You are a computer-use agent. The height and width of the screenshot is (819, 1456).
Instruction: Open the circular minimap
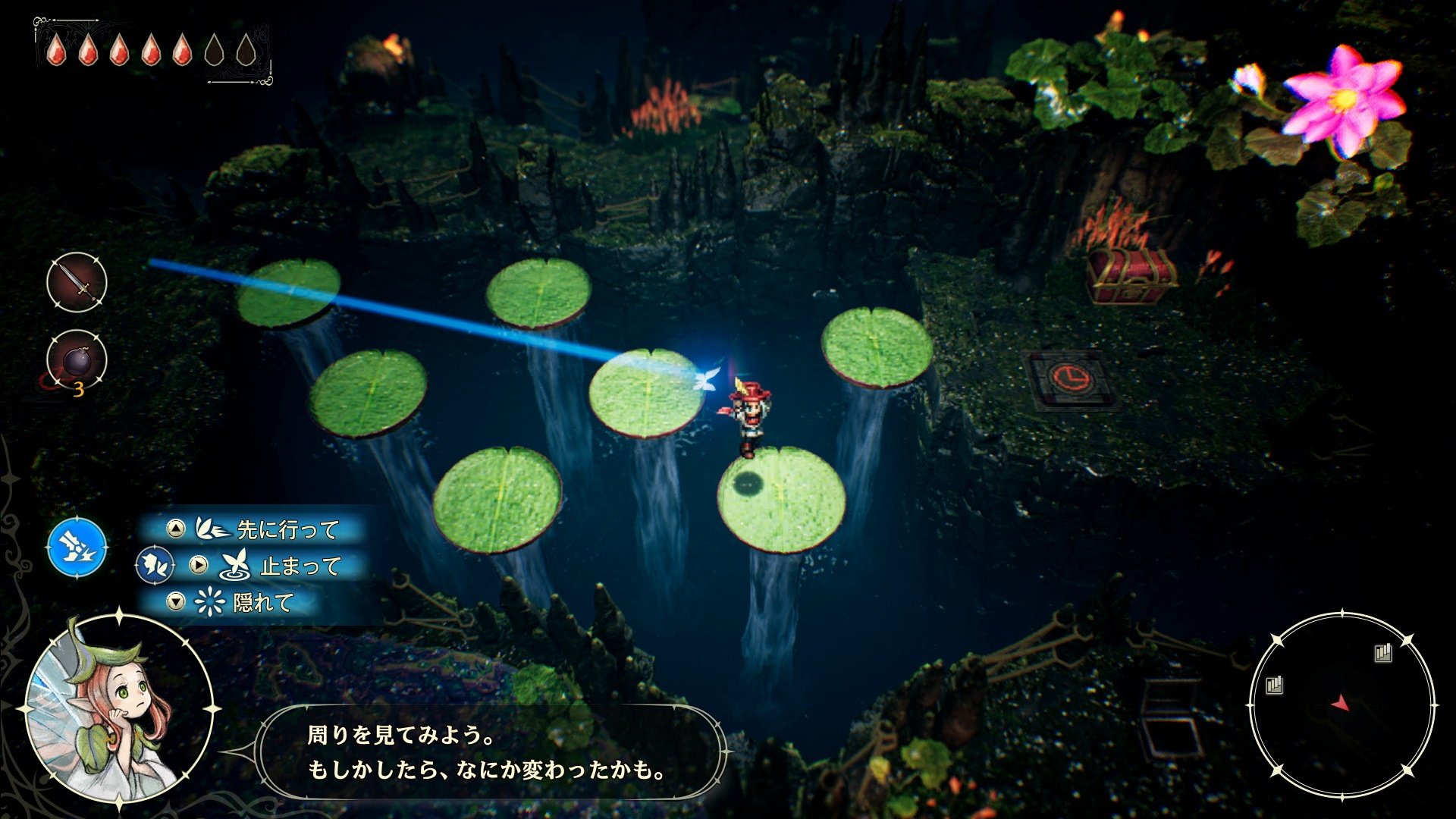(1341, 705)
